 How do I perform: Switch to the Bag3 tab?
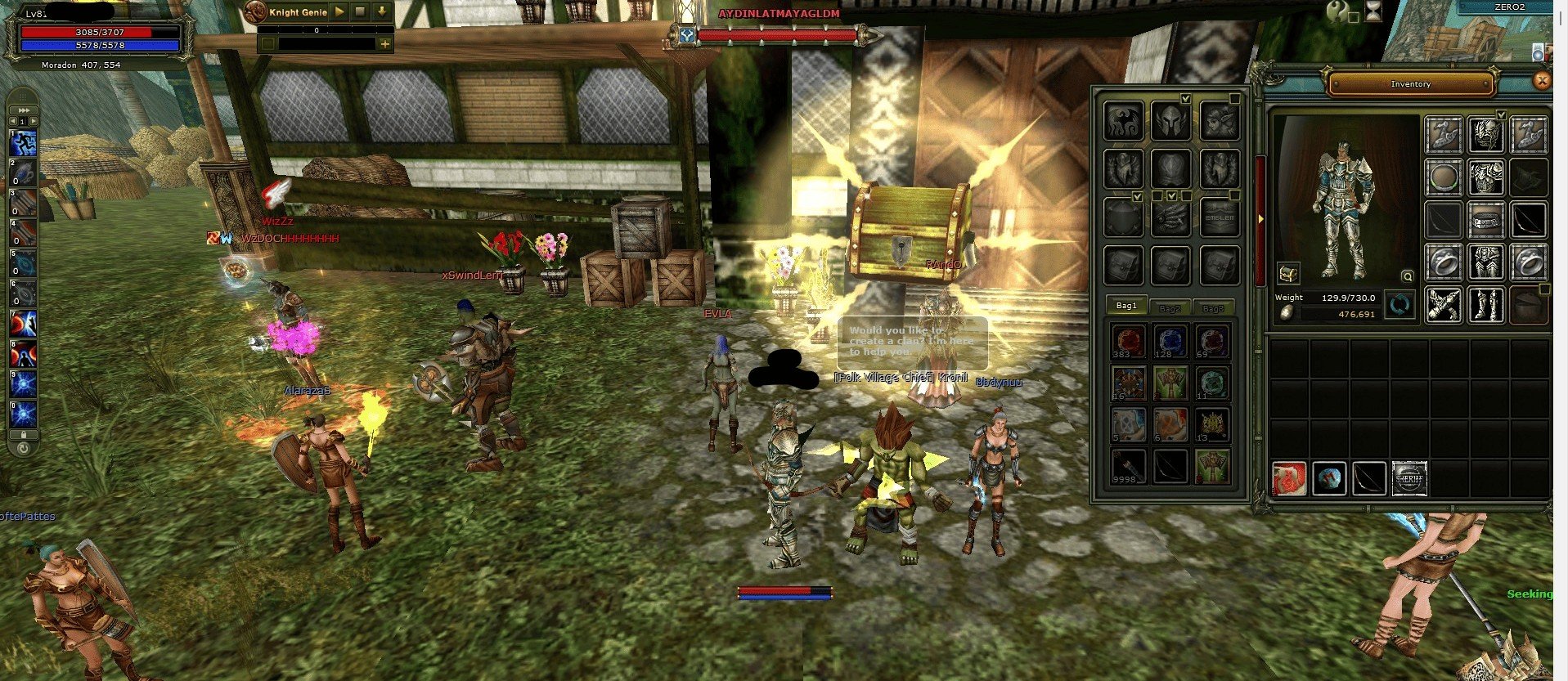[1213, 308]
